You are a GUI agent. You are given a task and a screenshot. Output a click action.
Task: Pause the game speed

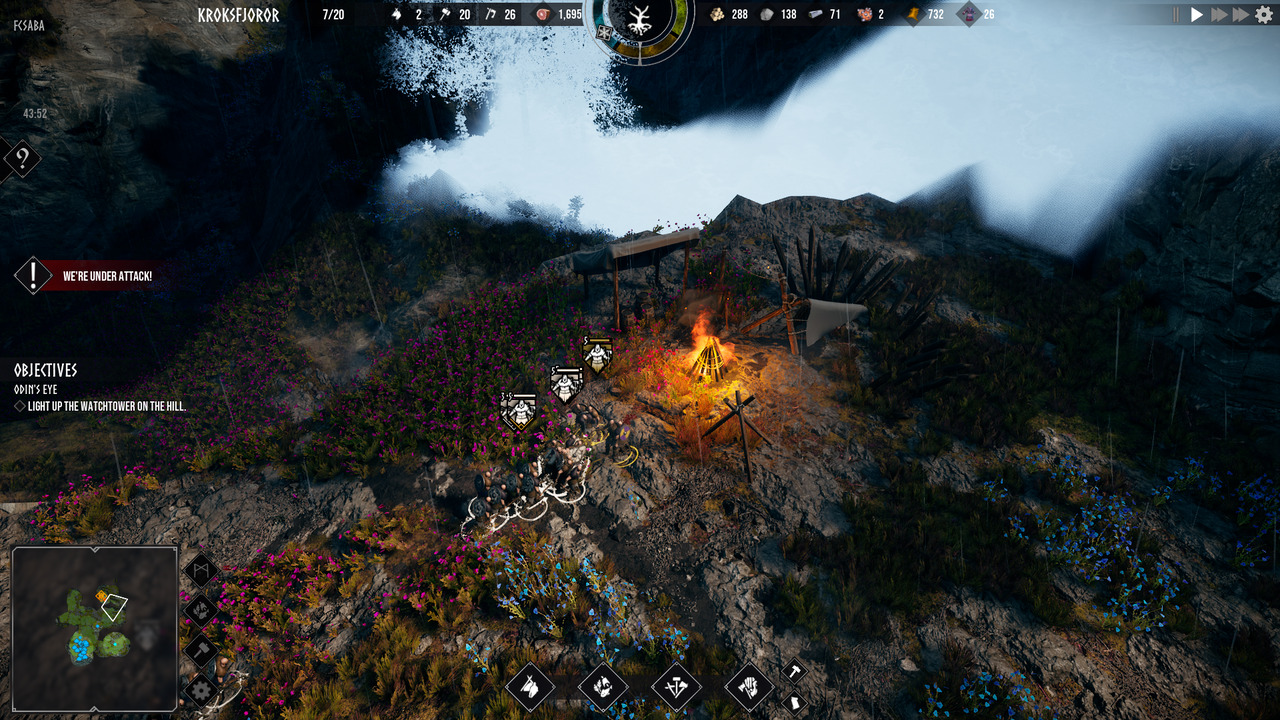[1176, 15]
